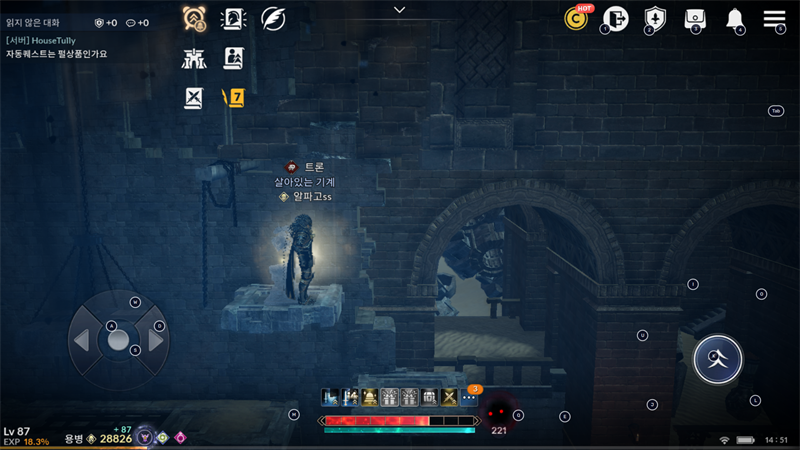Expand the buff list ellipsis button
Image resolution: width=800 pixels, height=450 pixels.
469,397
